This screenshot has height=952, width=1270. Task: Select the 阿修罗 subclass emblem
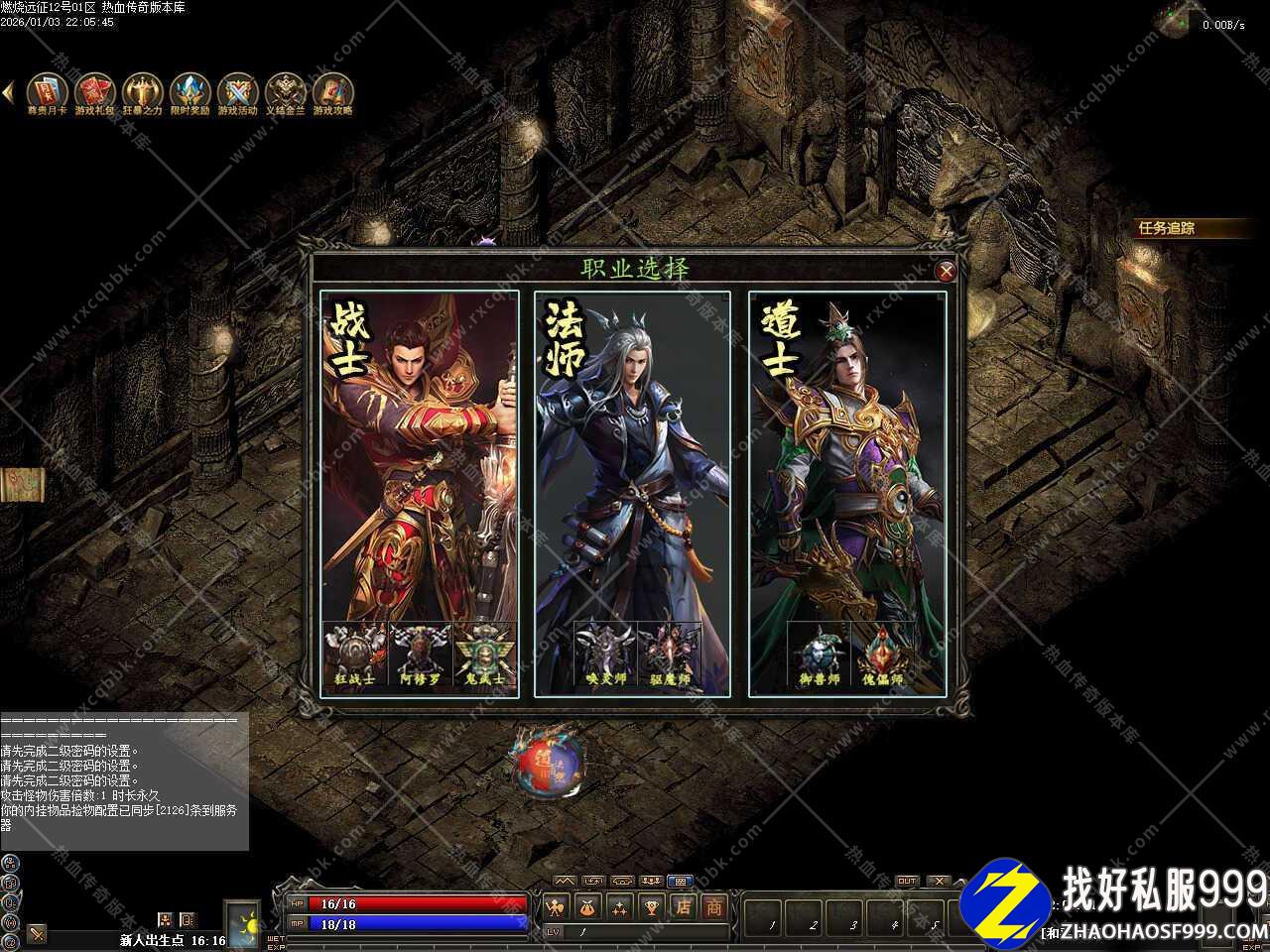click(420, 654)
